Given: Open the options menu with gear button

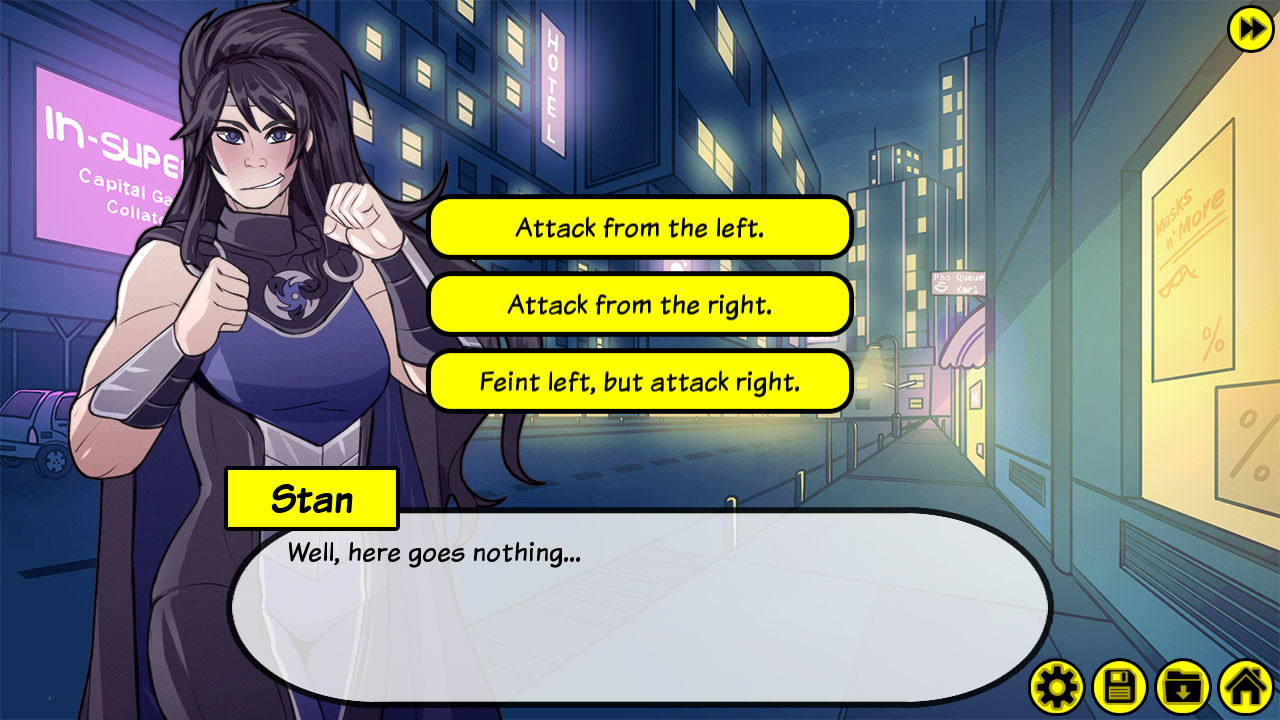Looking at the screenshot, I should (x=1057, y=687).
